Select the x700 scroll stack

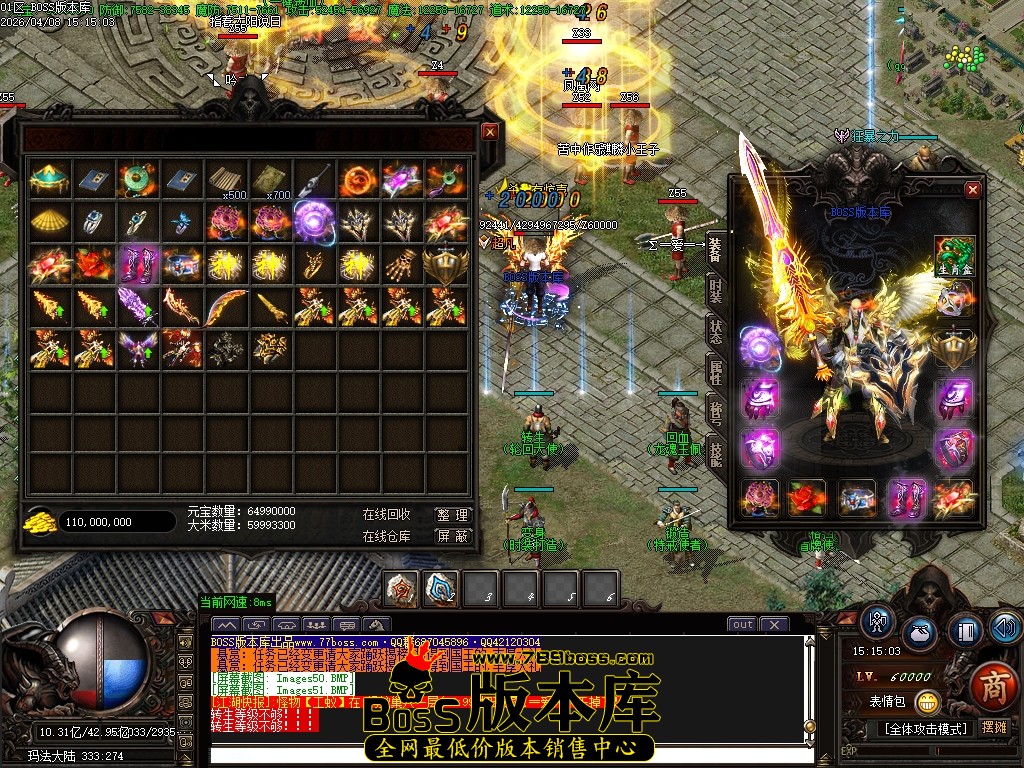pos(271,179)
